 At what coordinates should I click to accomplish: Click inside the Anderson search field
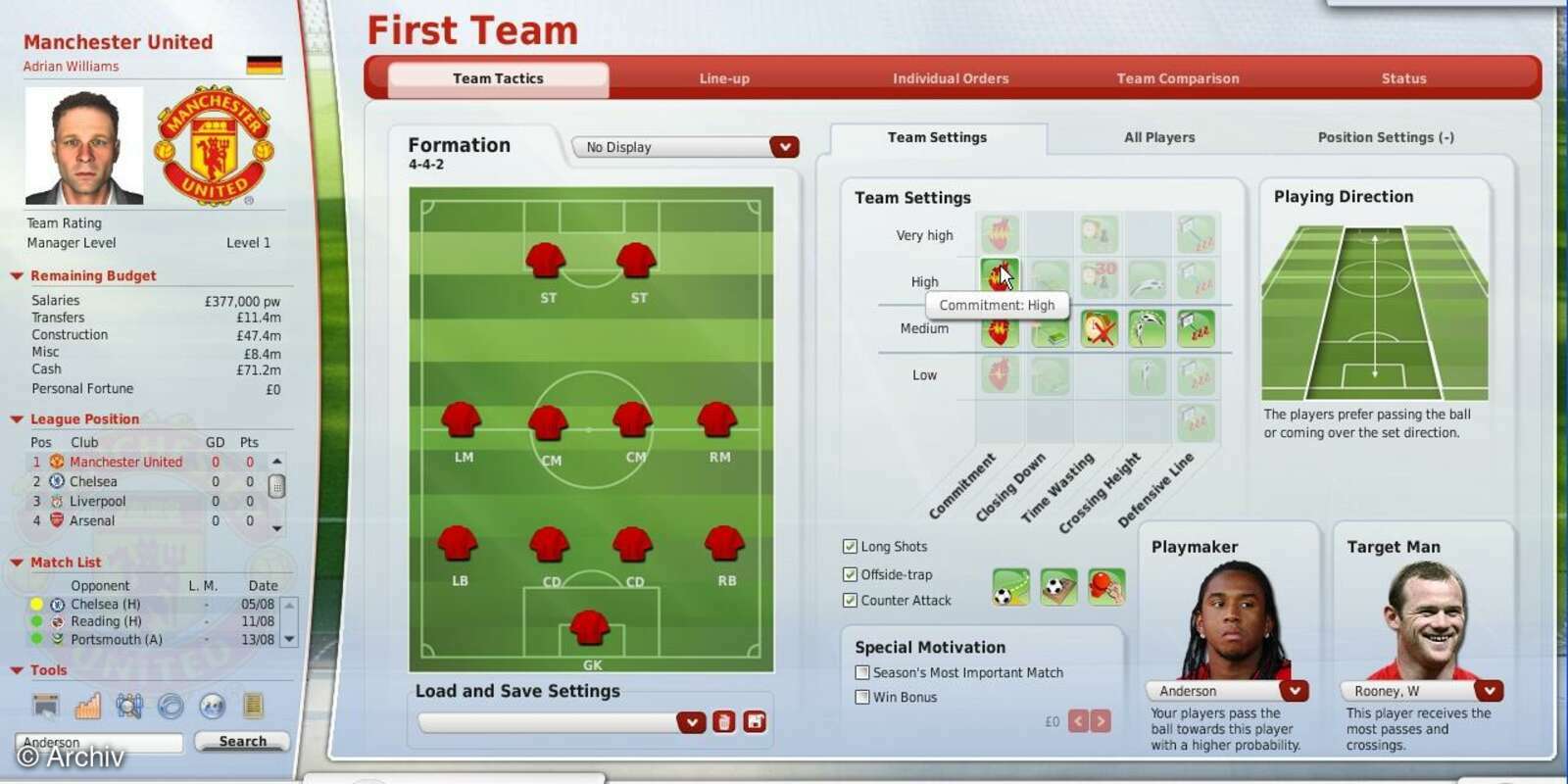[98, 742]
